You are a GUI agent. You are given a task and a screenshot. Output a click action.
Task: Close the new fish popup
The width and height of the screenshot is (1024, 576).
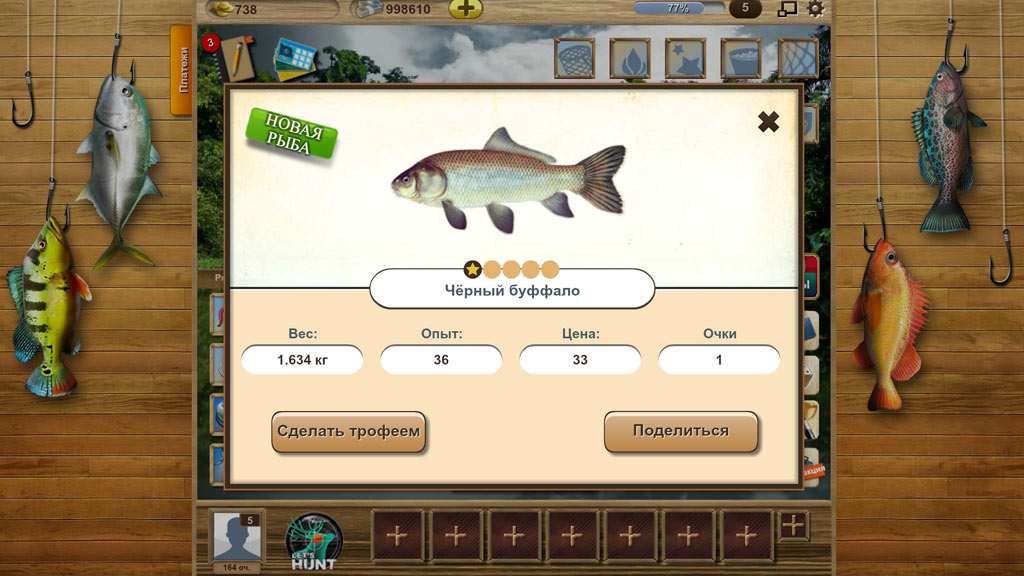coord(768,122)
